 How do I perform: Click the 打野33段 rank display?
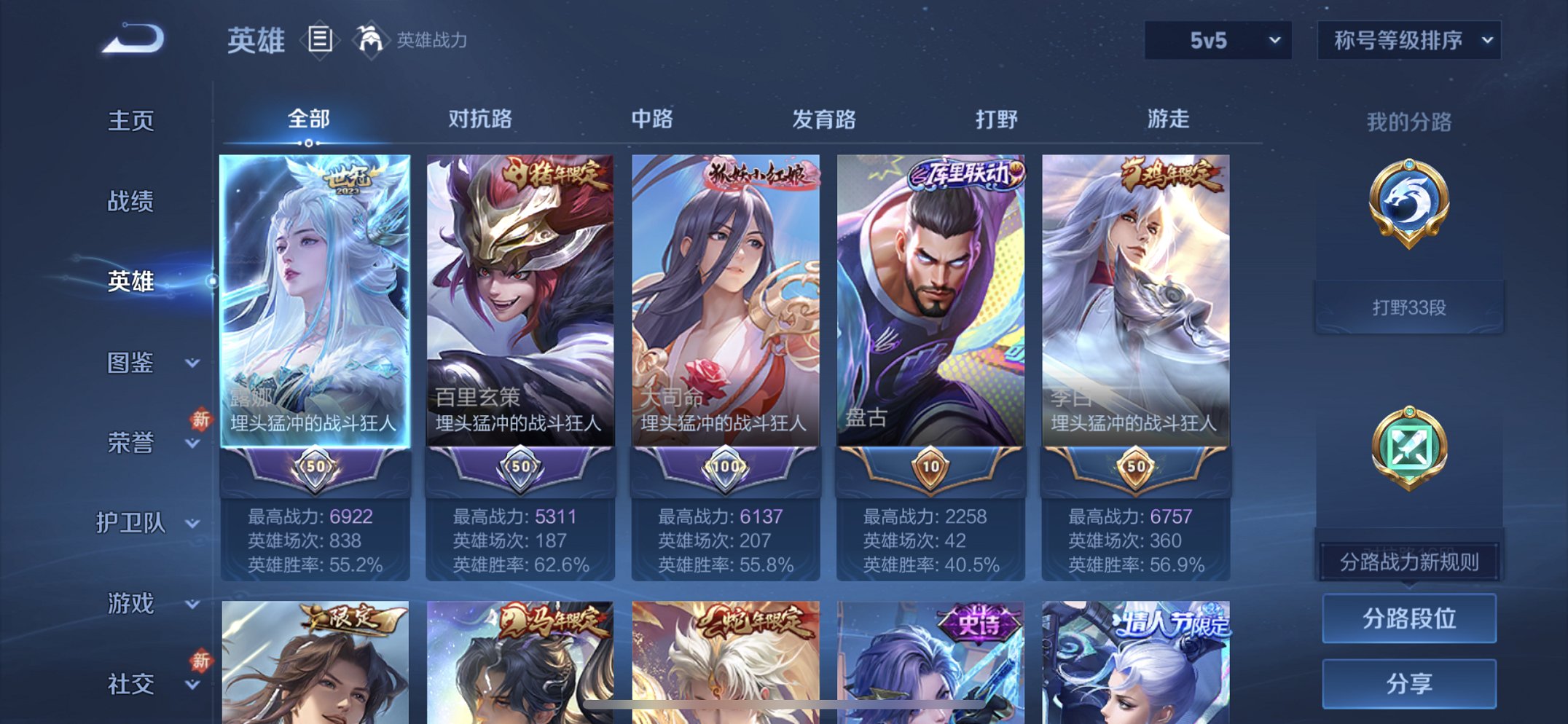point(1408,307)
